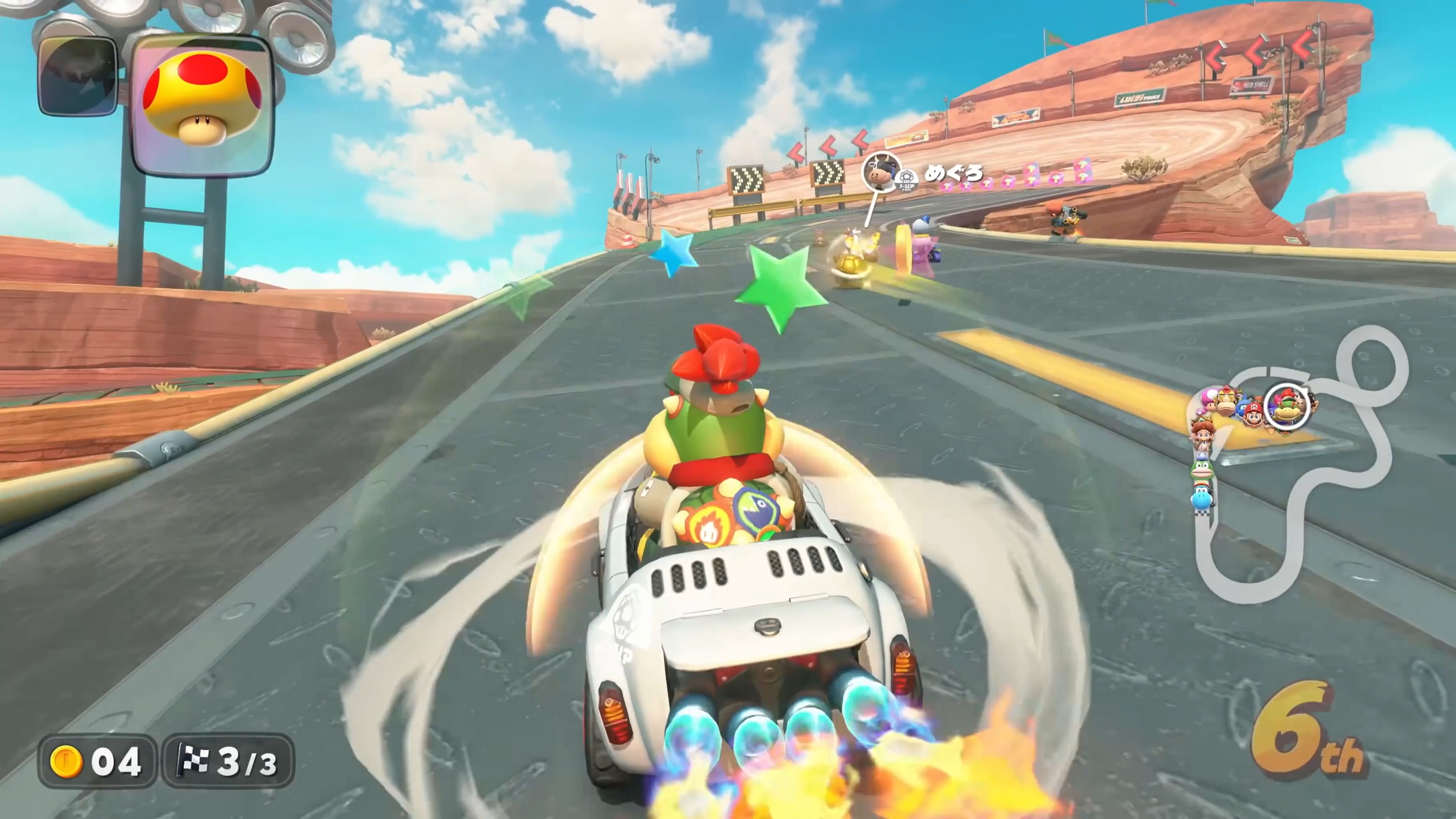
Task: Select the cow portrait name tag for めぐろ
Action: coord(880,172)
